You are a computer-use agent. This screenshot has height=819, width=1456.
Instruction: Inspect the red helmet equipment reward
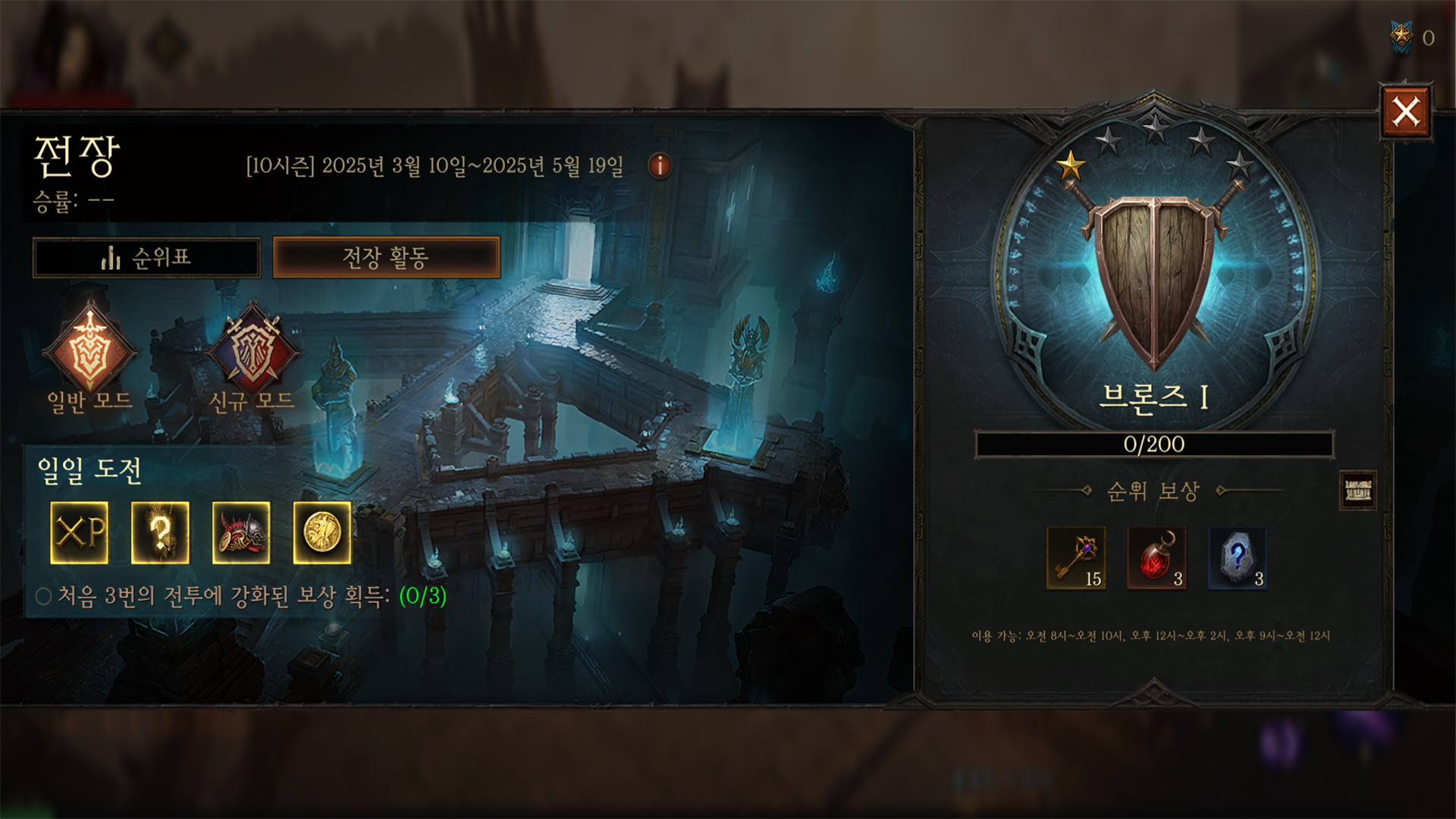241,532
